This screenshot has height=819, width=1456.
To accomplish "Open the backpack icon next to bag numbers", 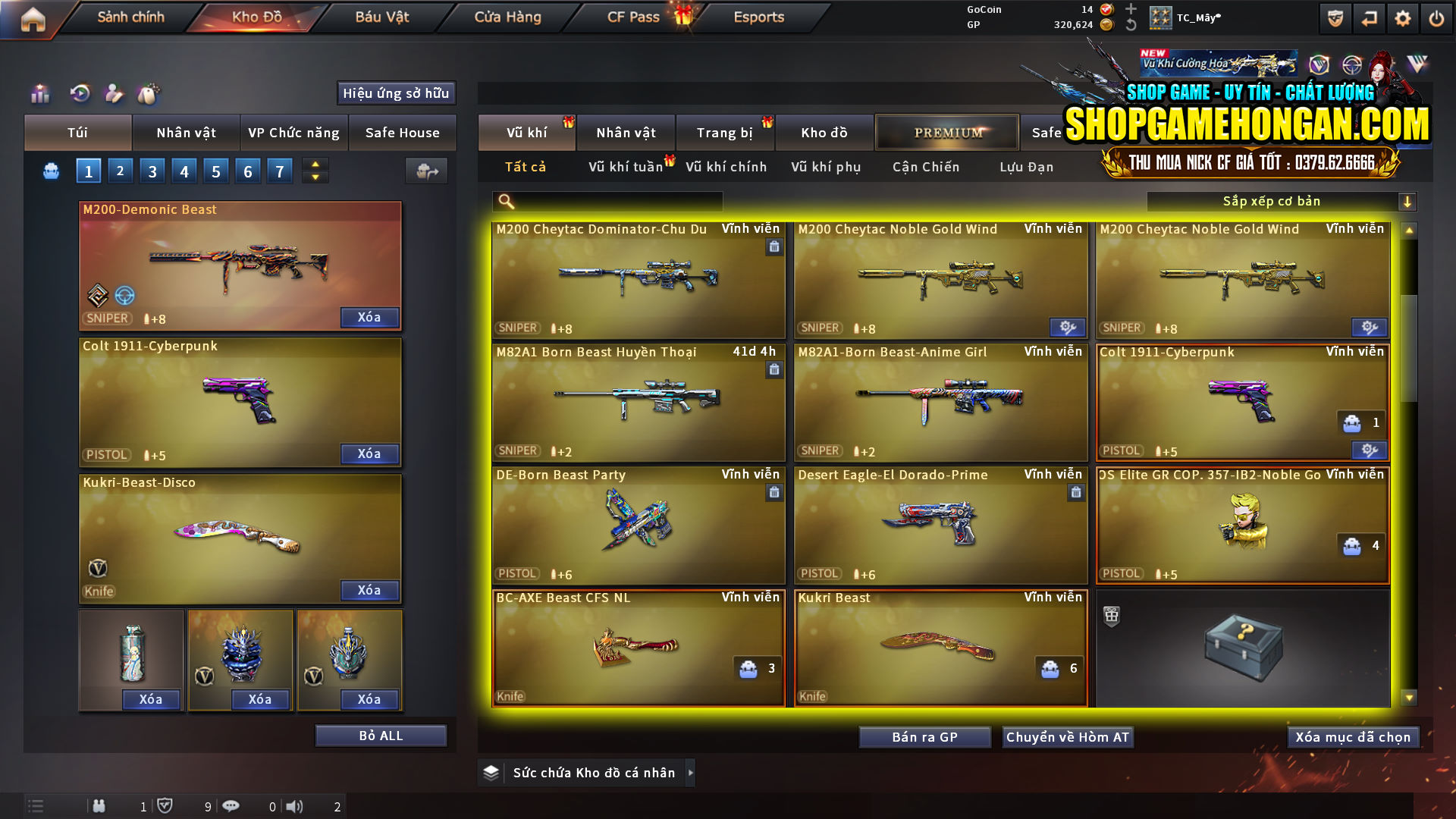I will (x=50, y=171).
